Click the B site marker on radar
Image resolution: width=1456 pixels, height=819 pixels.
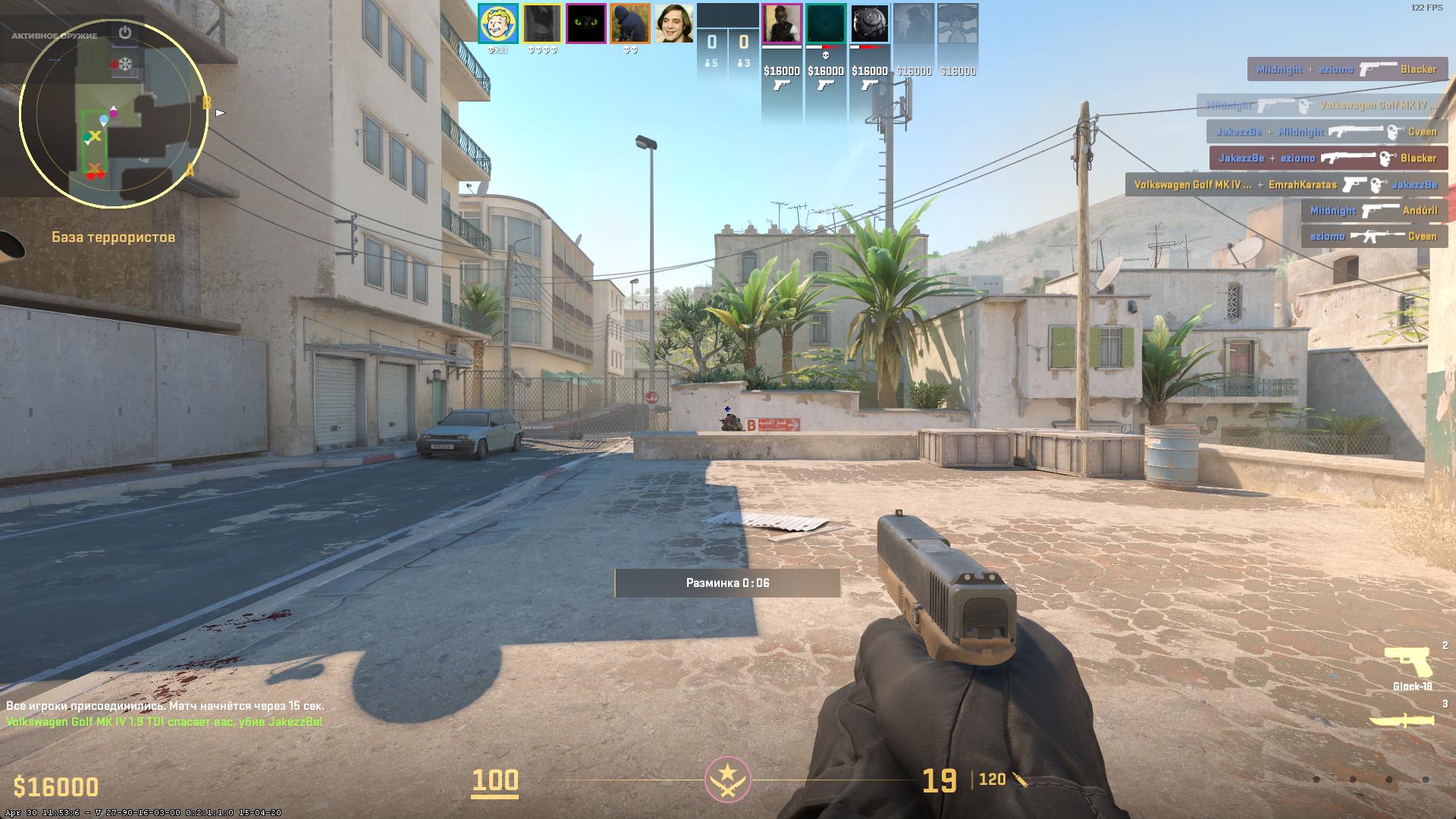pos(206,103)
